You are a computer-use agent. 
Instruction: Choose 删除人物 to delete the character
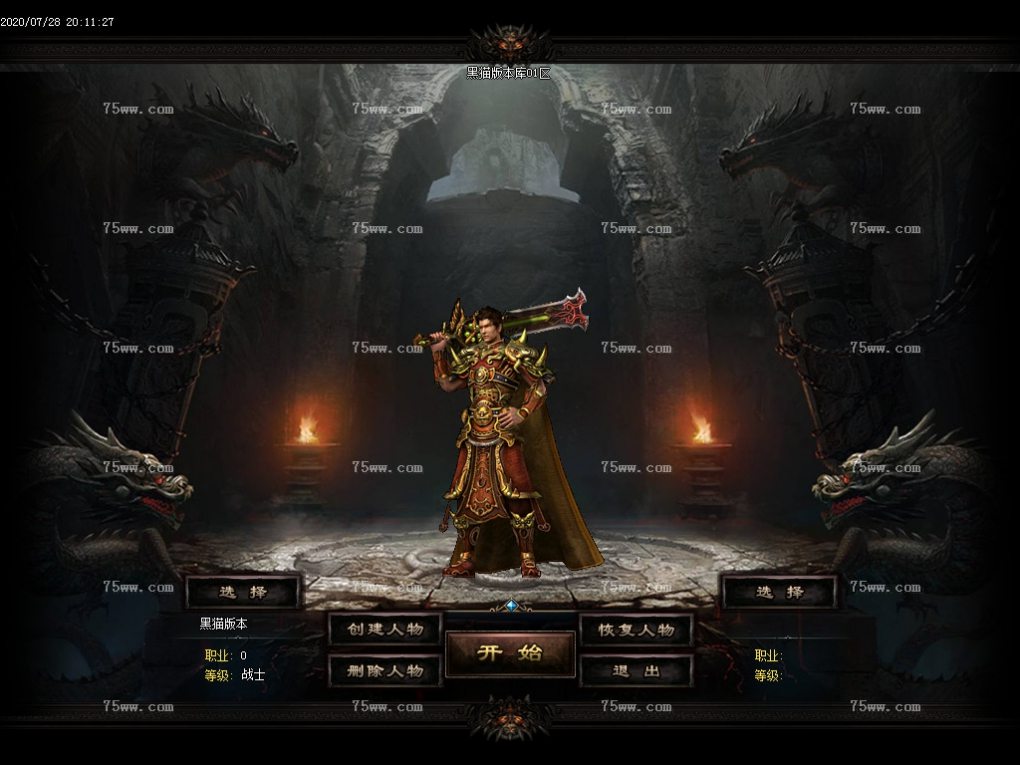385,670
